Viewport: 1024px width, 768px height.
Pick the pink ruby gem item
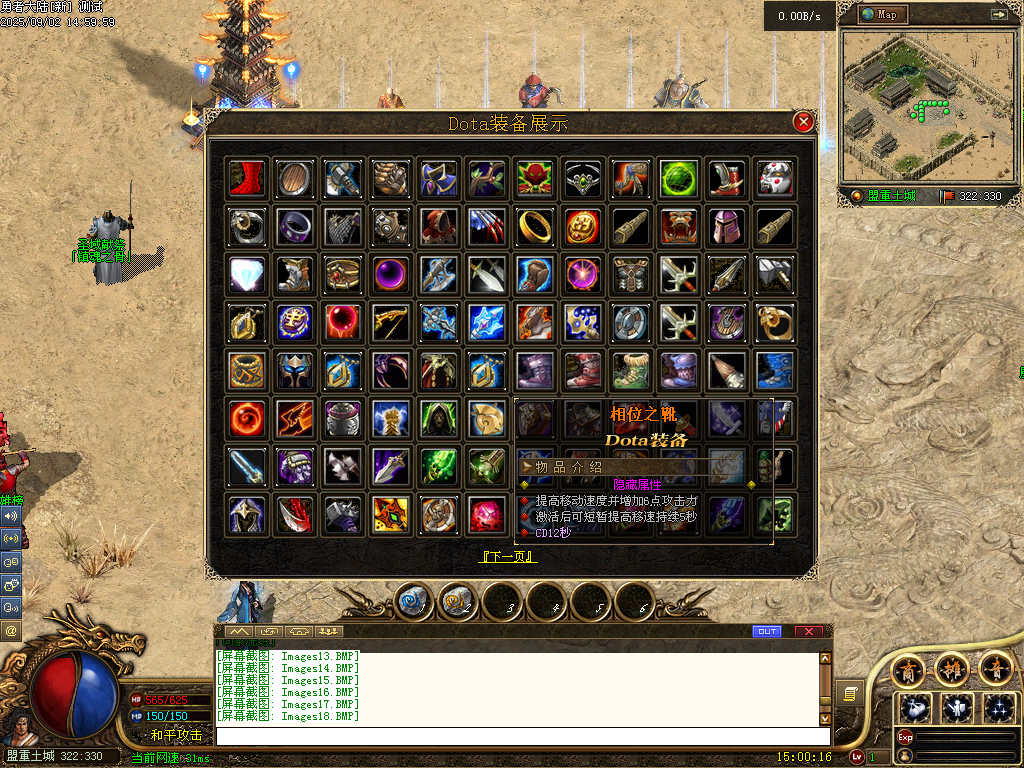point(487,514)
